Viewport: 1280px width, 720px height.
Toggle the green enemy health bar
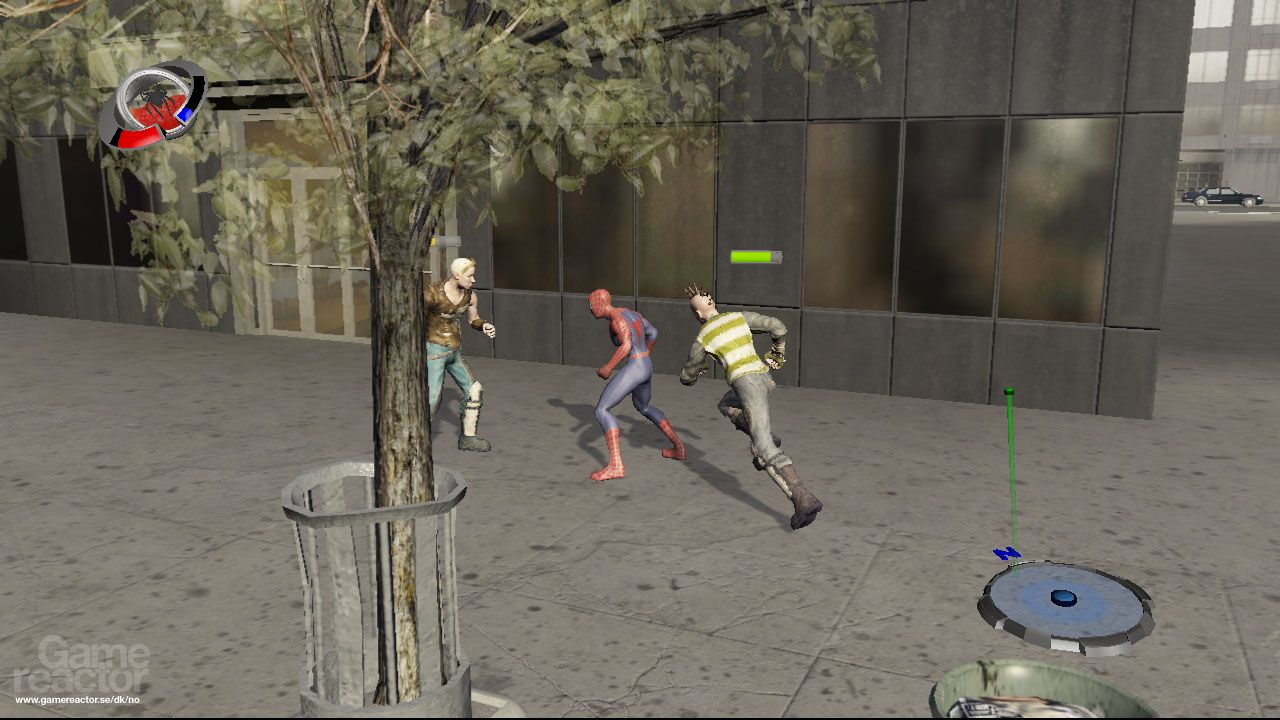[x=752, y=256]
